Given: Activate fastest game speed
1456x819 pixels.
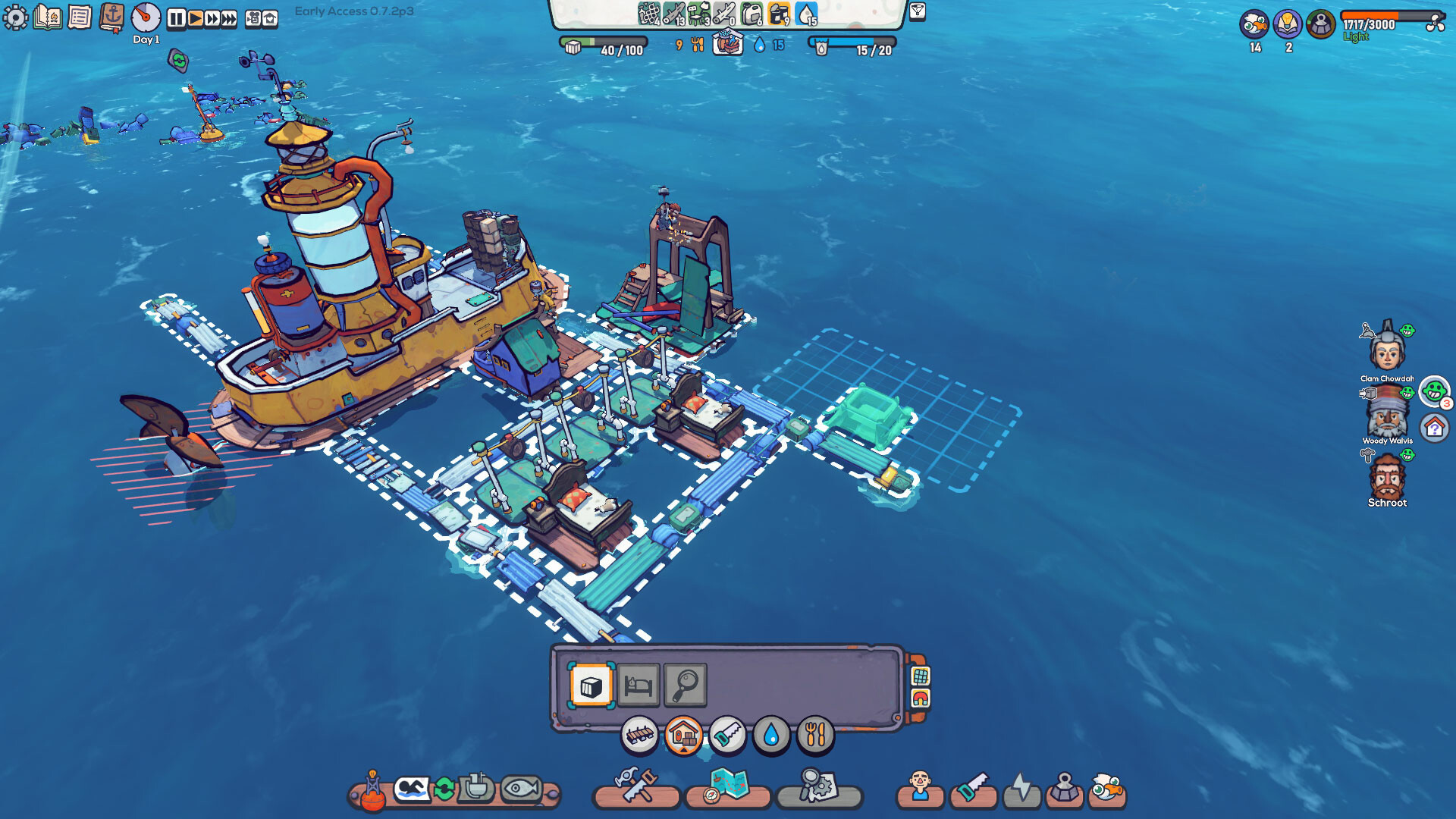Looking at the screenshot, I should (227, 17).
